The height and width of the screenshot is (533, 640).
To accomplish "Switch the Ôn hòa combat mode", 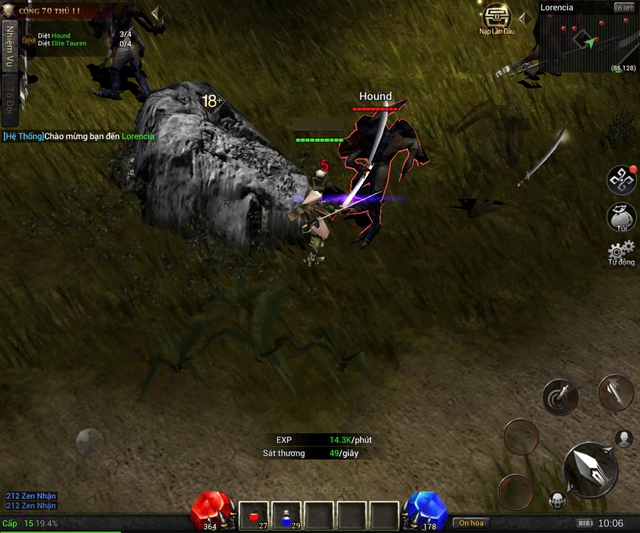I will coord(470,523).
